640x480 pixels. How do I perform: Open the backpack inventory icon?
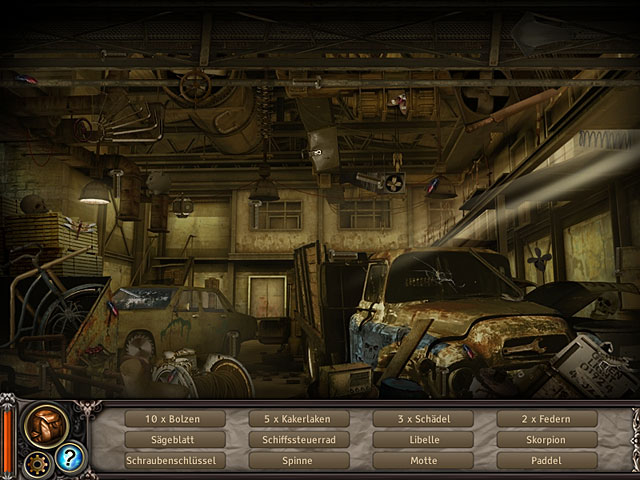click(x=46, y=423)
